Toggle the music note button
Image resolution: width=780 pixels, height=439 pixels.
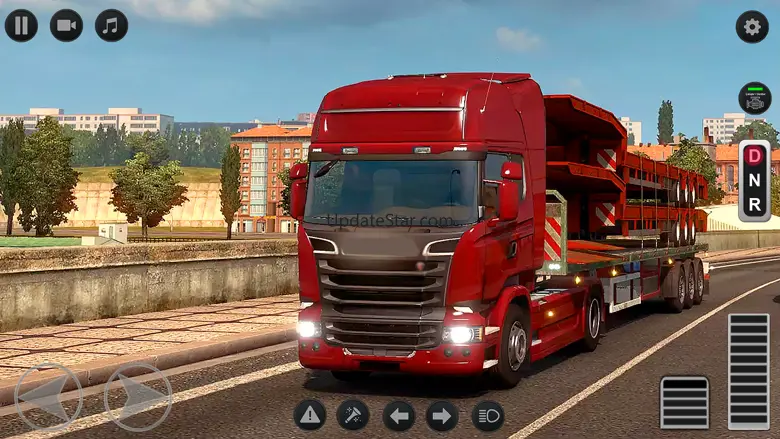pos(111,25)
